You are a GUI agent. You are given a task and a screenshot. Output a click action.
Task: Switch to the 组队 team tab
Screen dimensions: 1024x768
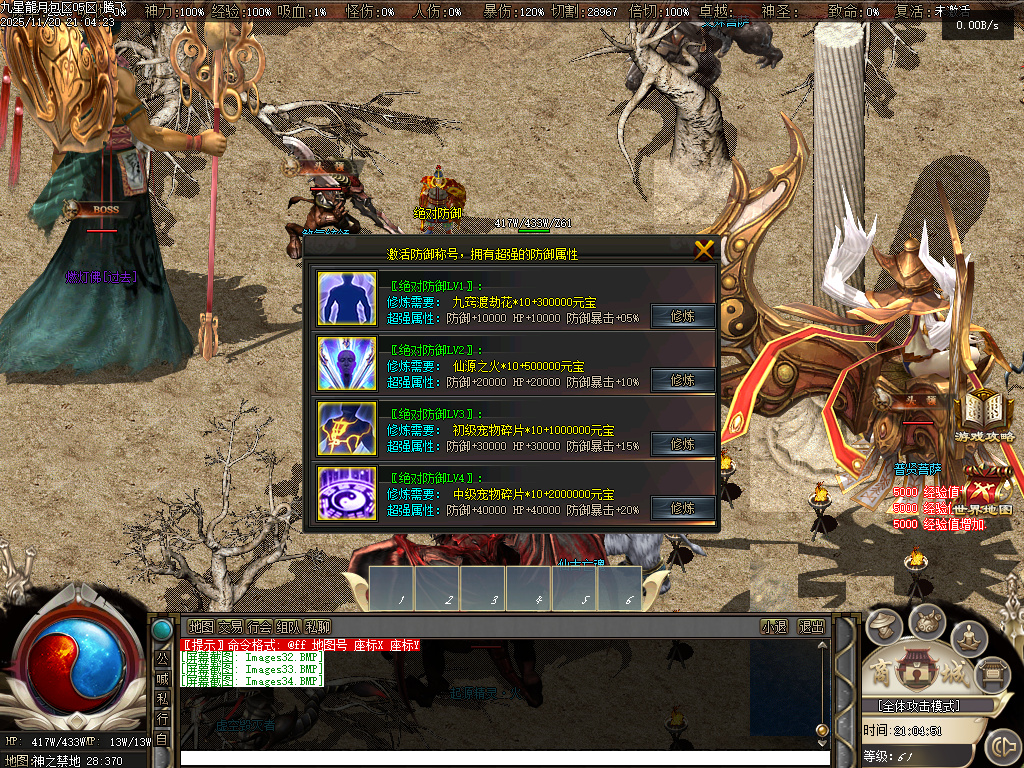(288, 627)
